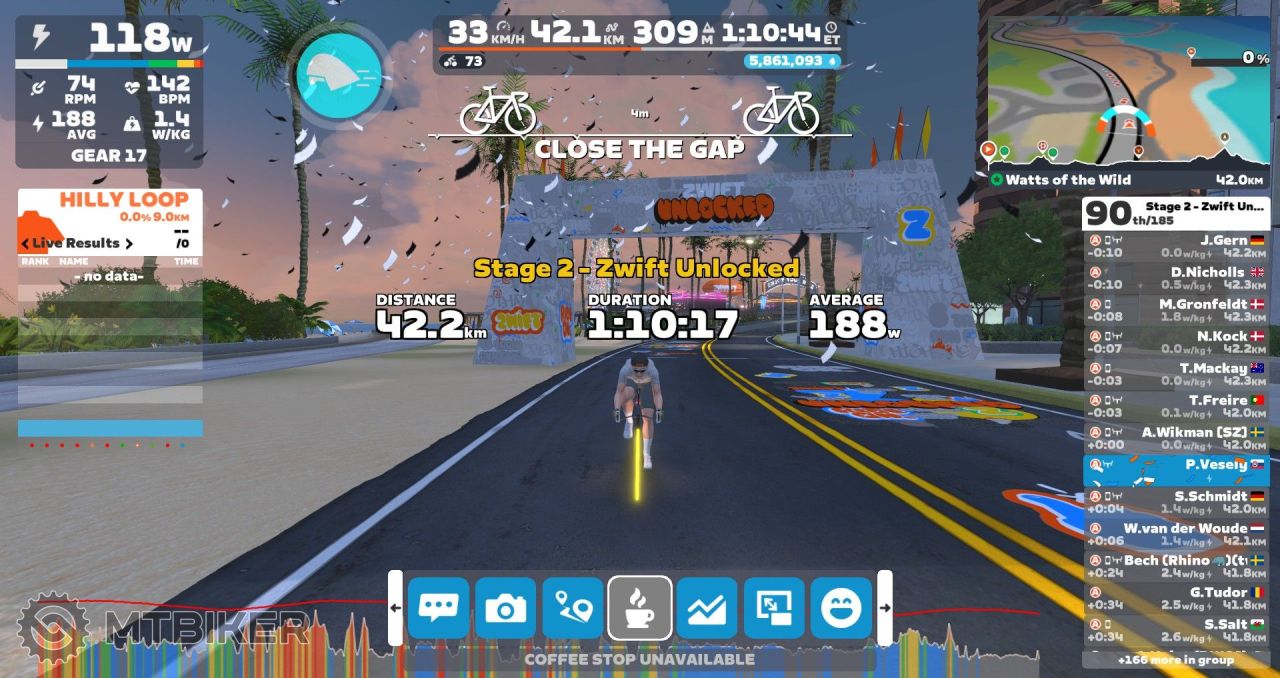Go to previous Live Results panel
The width and height of the screenshot is (1280, 678).
pos(25,243)
